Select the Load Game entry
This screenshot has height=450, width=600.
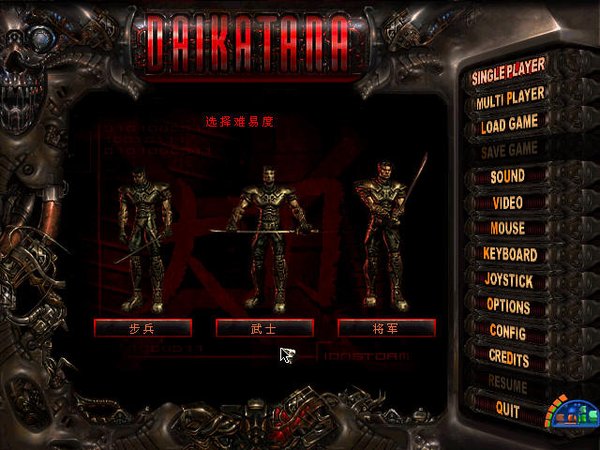509,123
